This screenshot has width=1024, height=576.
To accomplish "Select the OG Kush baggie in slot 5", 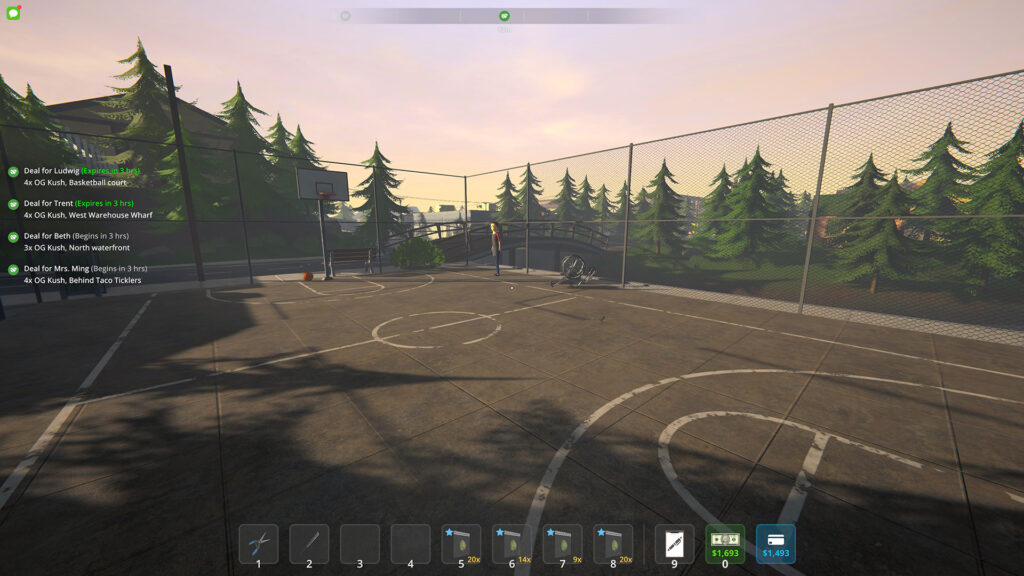I will pyautogui.click(x=461, y=544).
